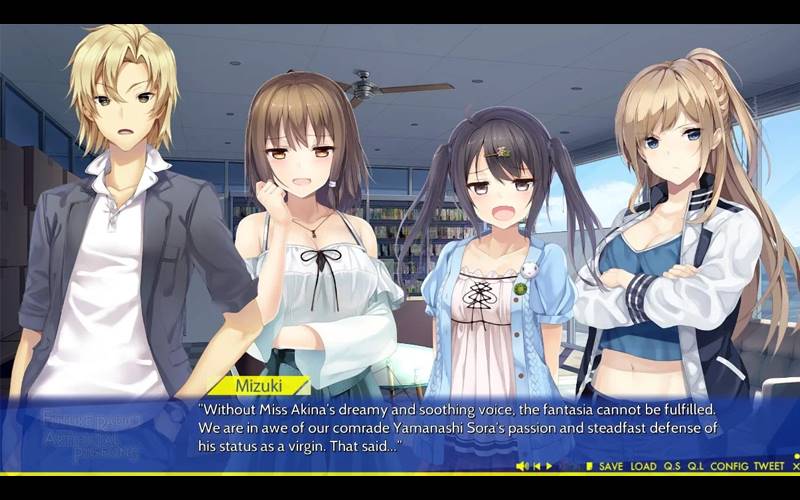Image resolution: width=800 pixels, height=500 pixels.
Task: Click the speaker voice replay icon
Action: [522, 466]
